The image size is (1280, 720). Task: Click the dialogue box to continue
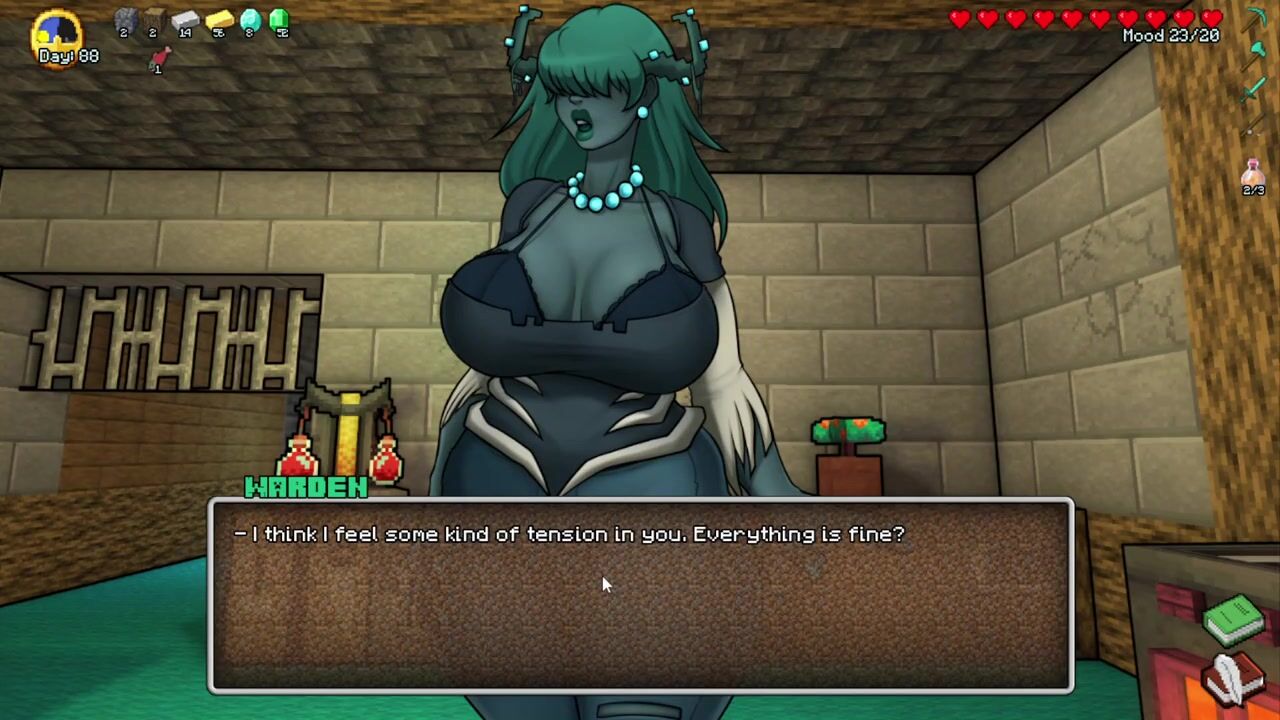640,595
